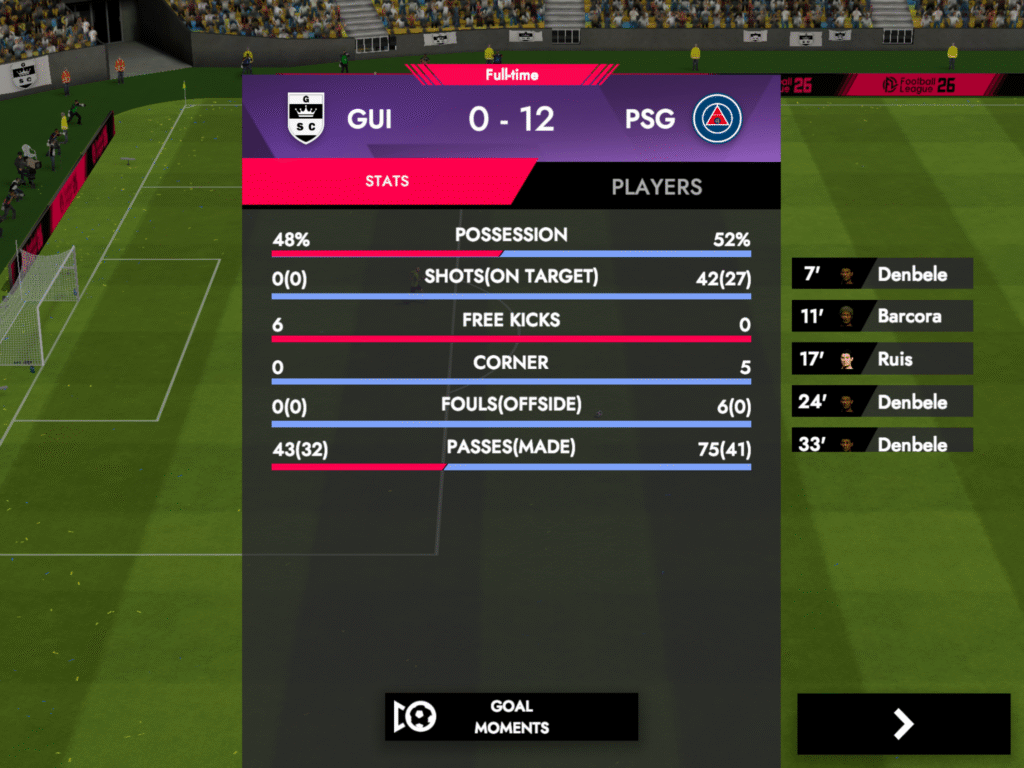
Task: Select the Stats tab
Action: pos(387,182)
